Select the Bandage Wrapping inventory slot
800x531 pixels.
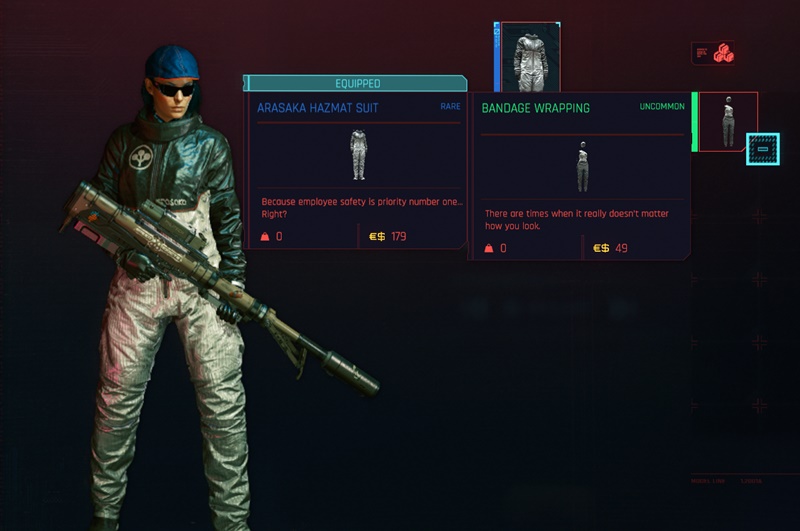[x=727, y=122]
